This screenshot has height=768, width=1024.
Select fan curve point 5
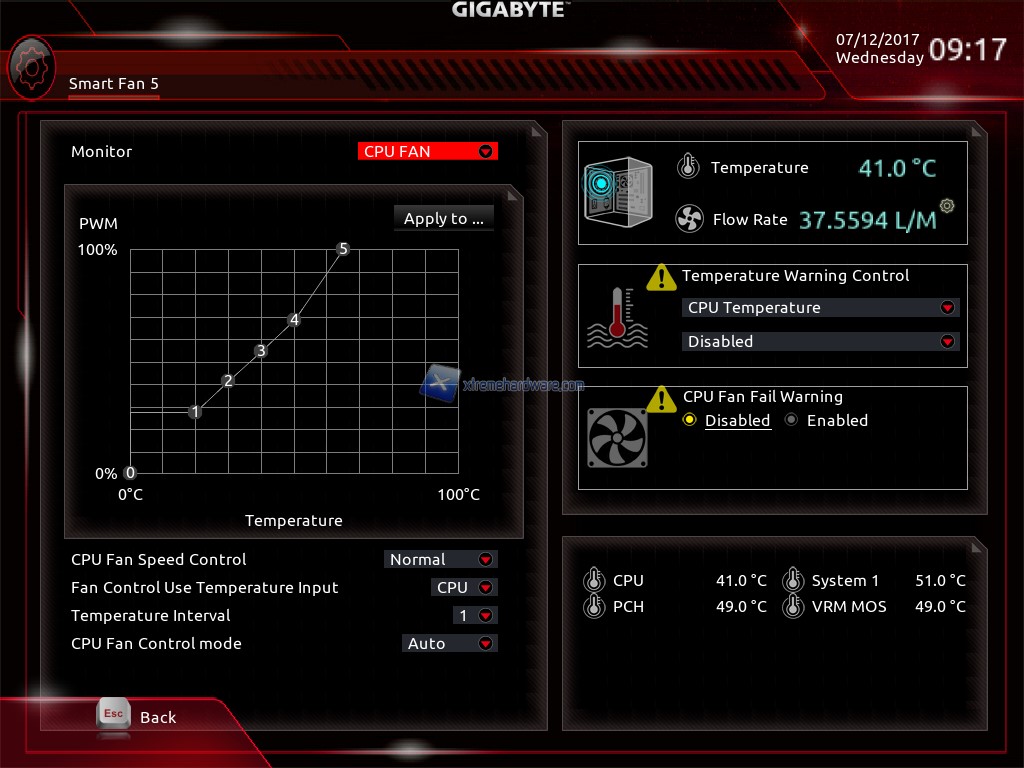[343, 249]
